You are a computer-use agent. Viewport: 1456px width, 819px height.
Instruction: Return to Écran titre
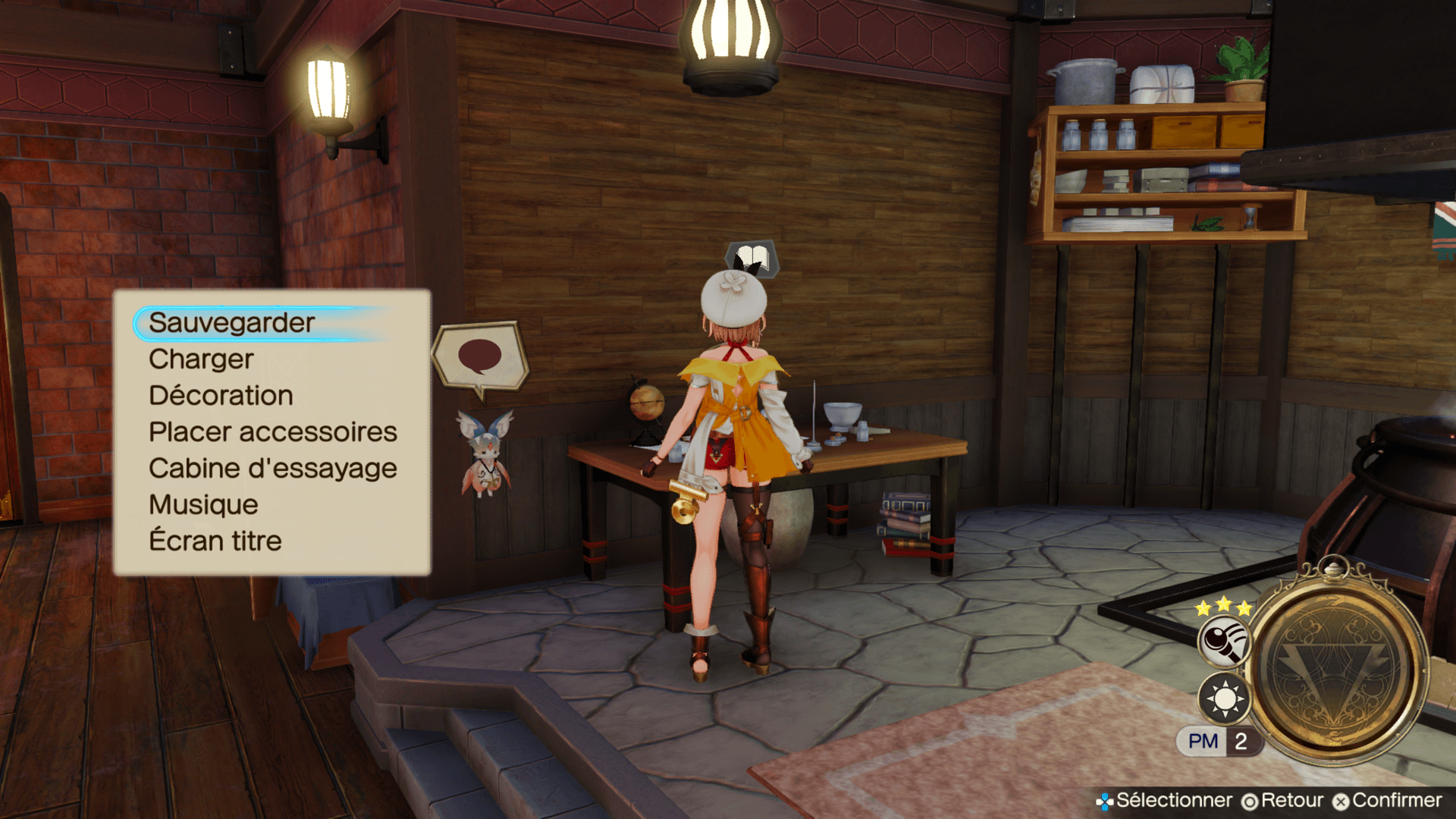point(215,541)
